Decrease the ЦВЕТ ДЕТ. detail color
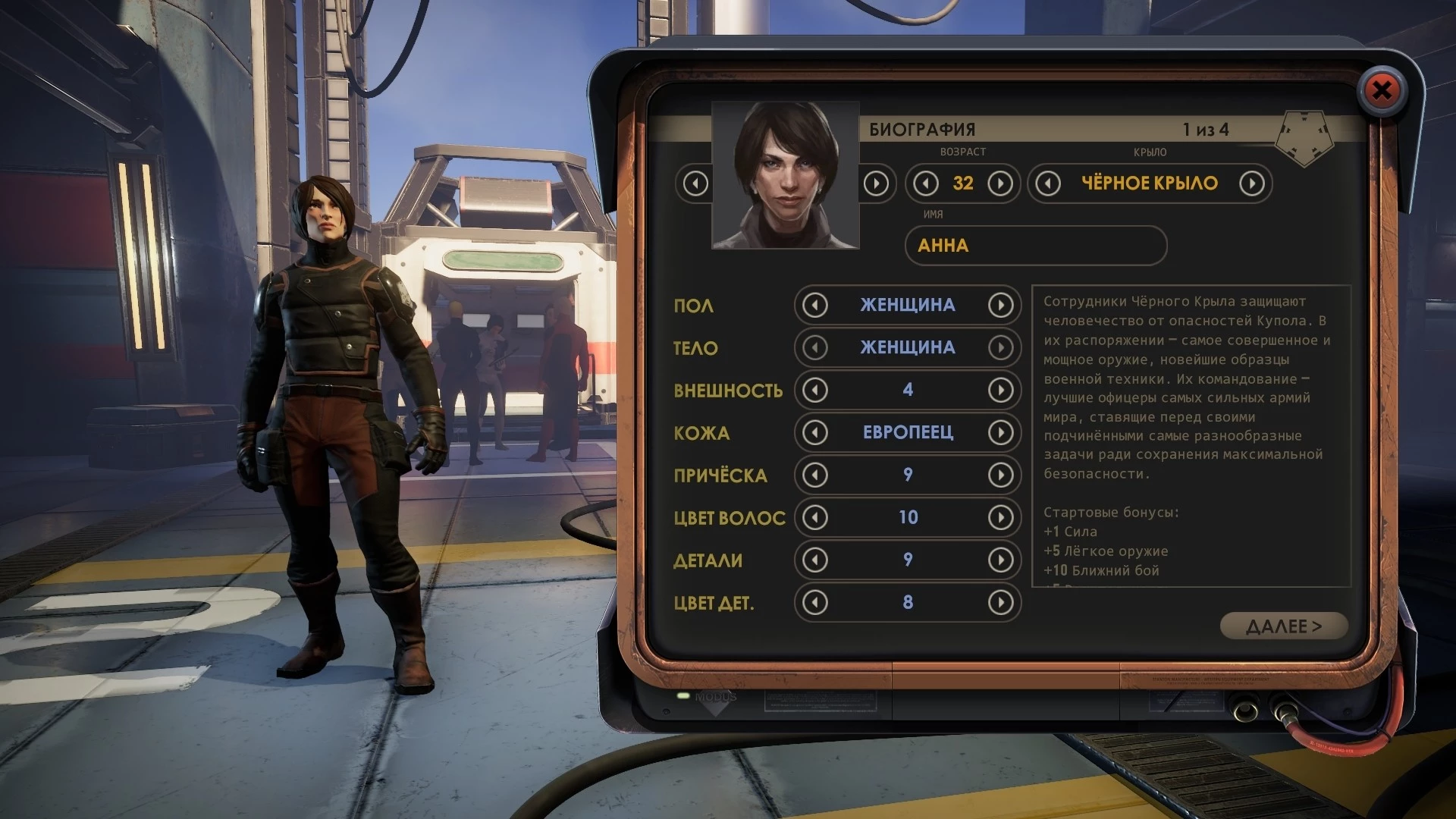The width and height of the screenshot is (1456, 819). [815, 603]
